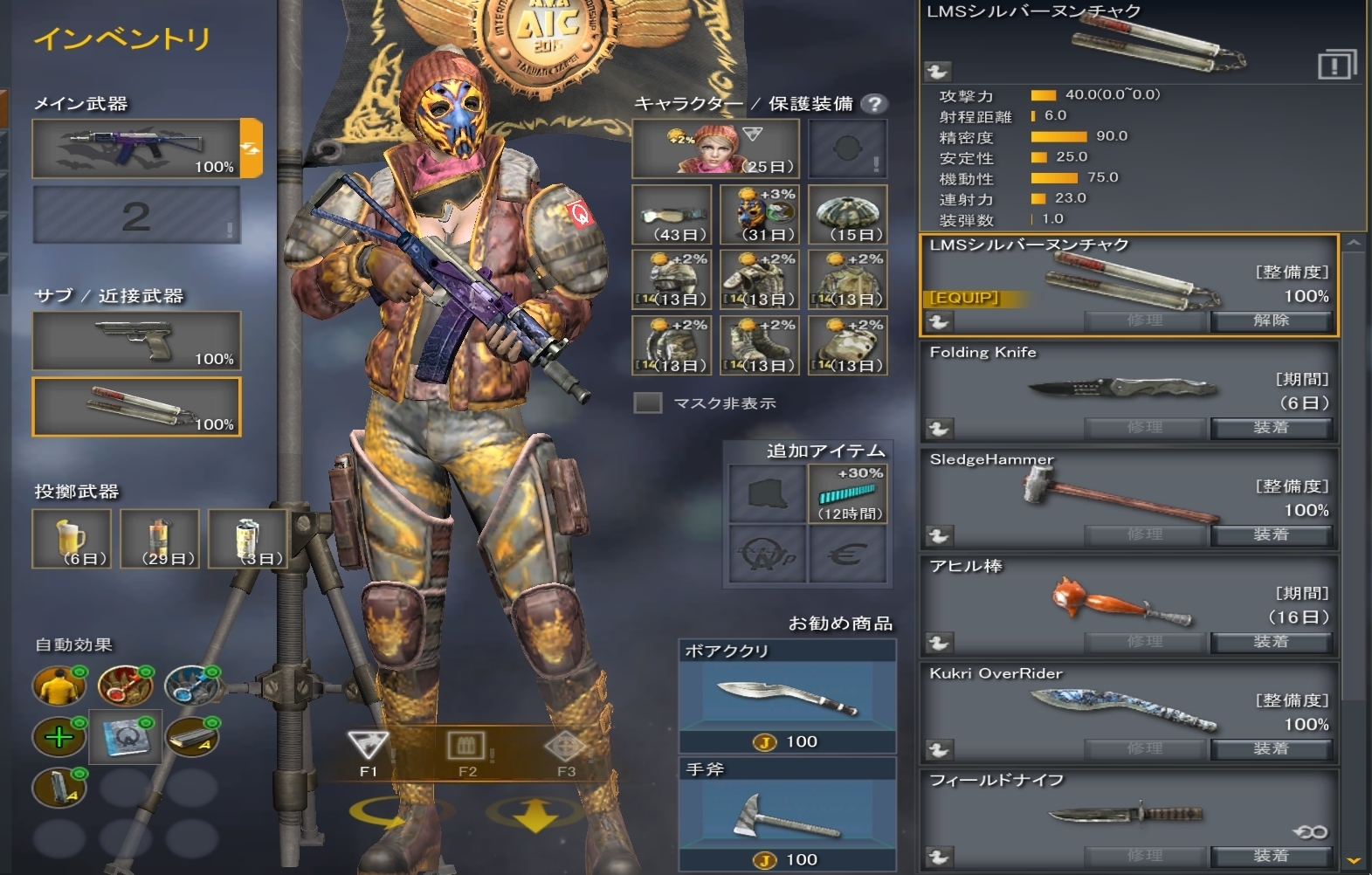Equip the Folding Knife
The width and height of the screenshot is (1372, 875).
click(x=1271, y=428)
